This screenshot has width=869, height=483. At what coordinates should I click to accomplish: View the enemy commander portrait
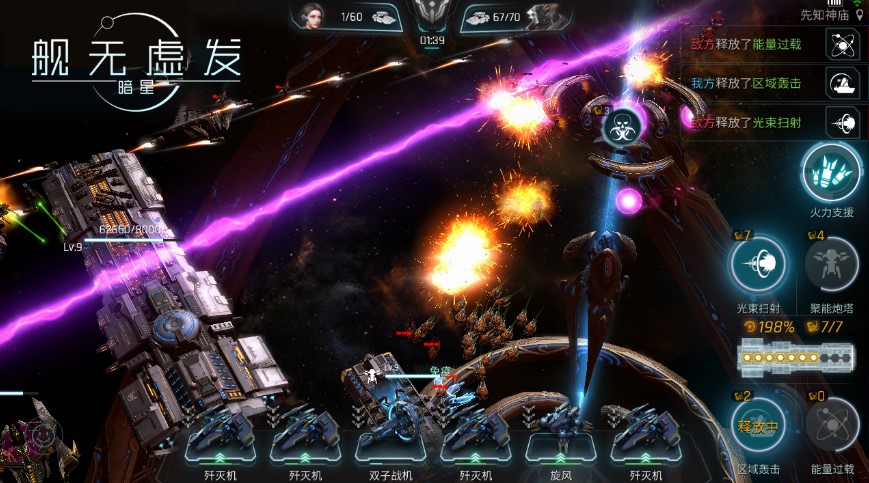(x=541, y=17)
